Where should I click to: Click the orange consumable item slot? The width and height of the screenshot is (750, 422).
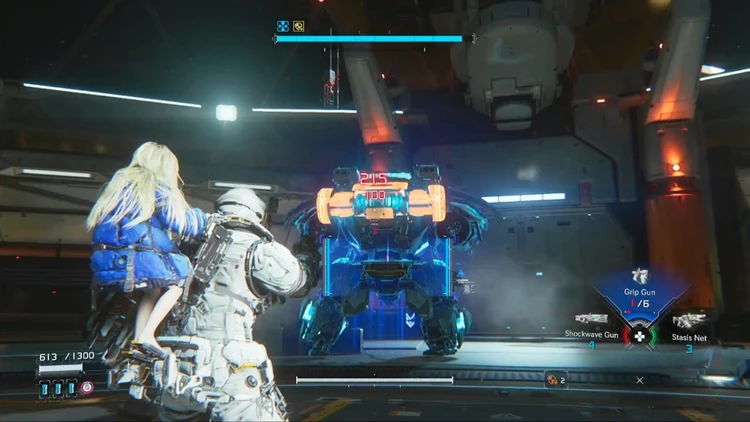(550, 379)
